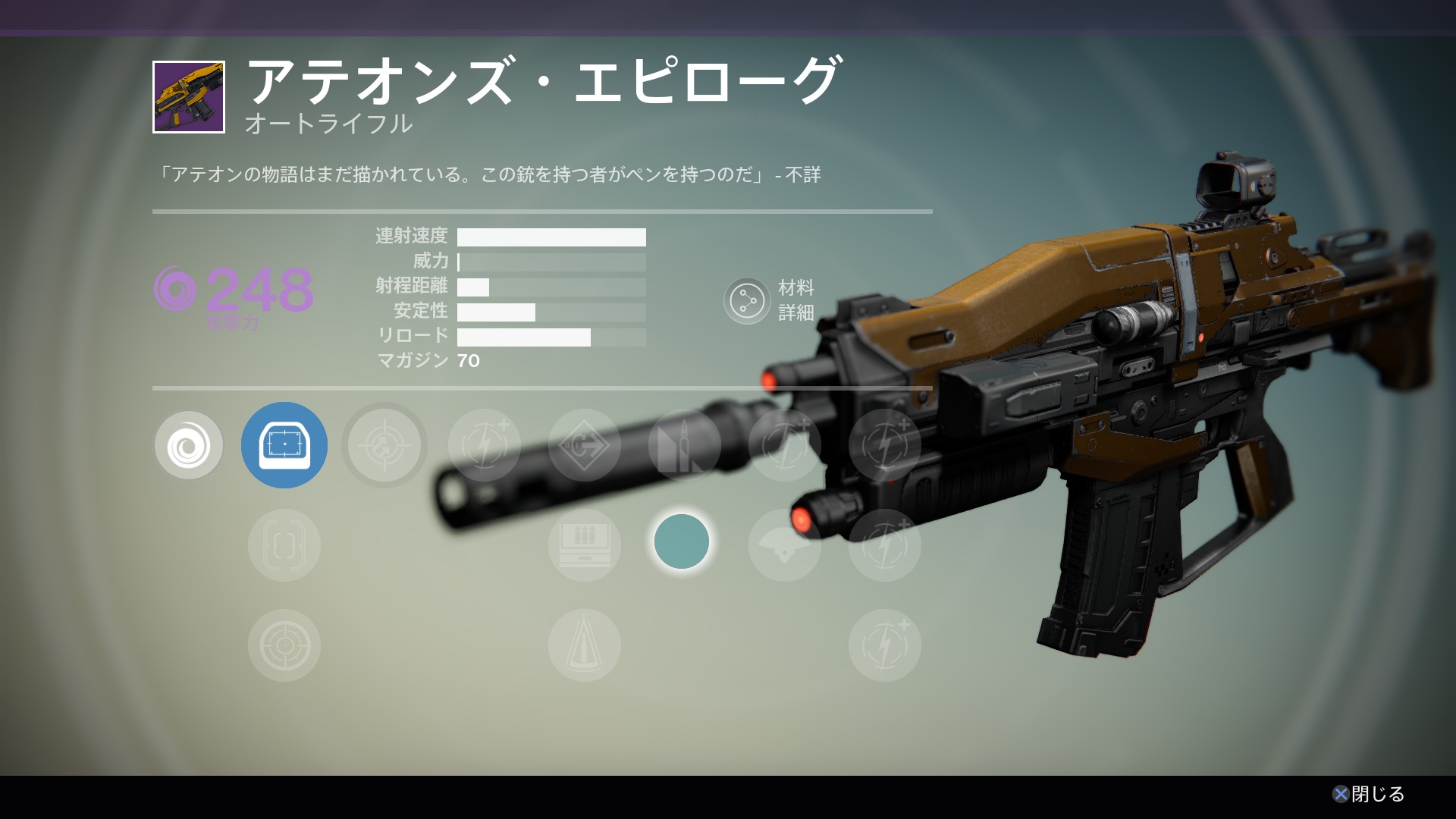
Task: Select the void damage swirl node
Action: tap(189, 445)
